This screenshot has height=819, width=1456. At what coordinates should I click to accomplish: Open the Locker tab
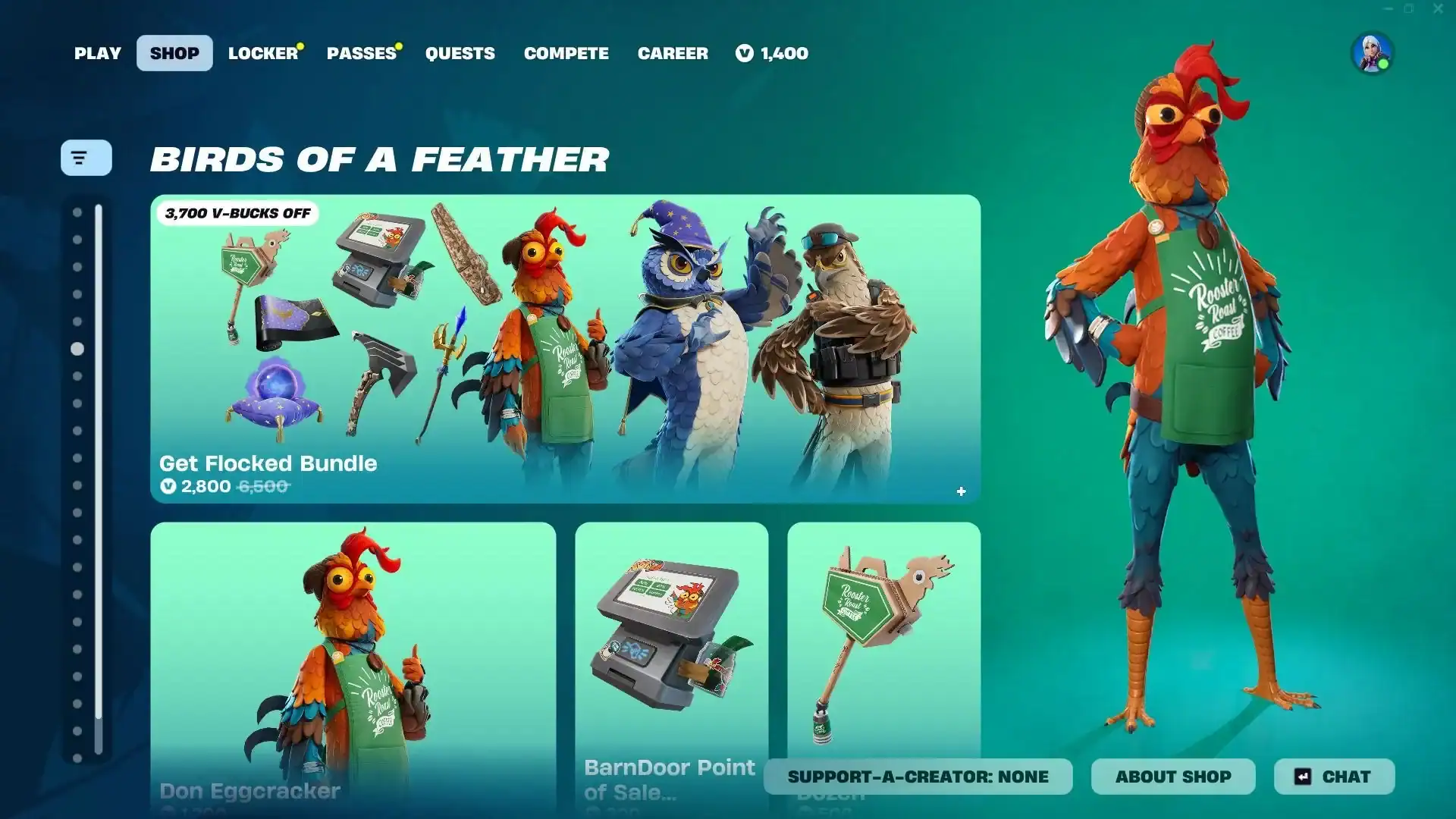point(263,53)
